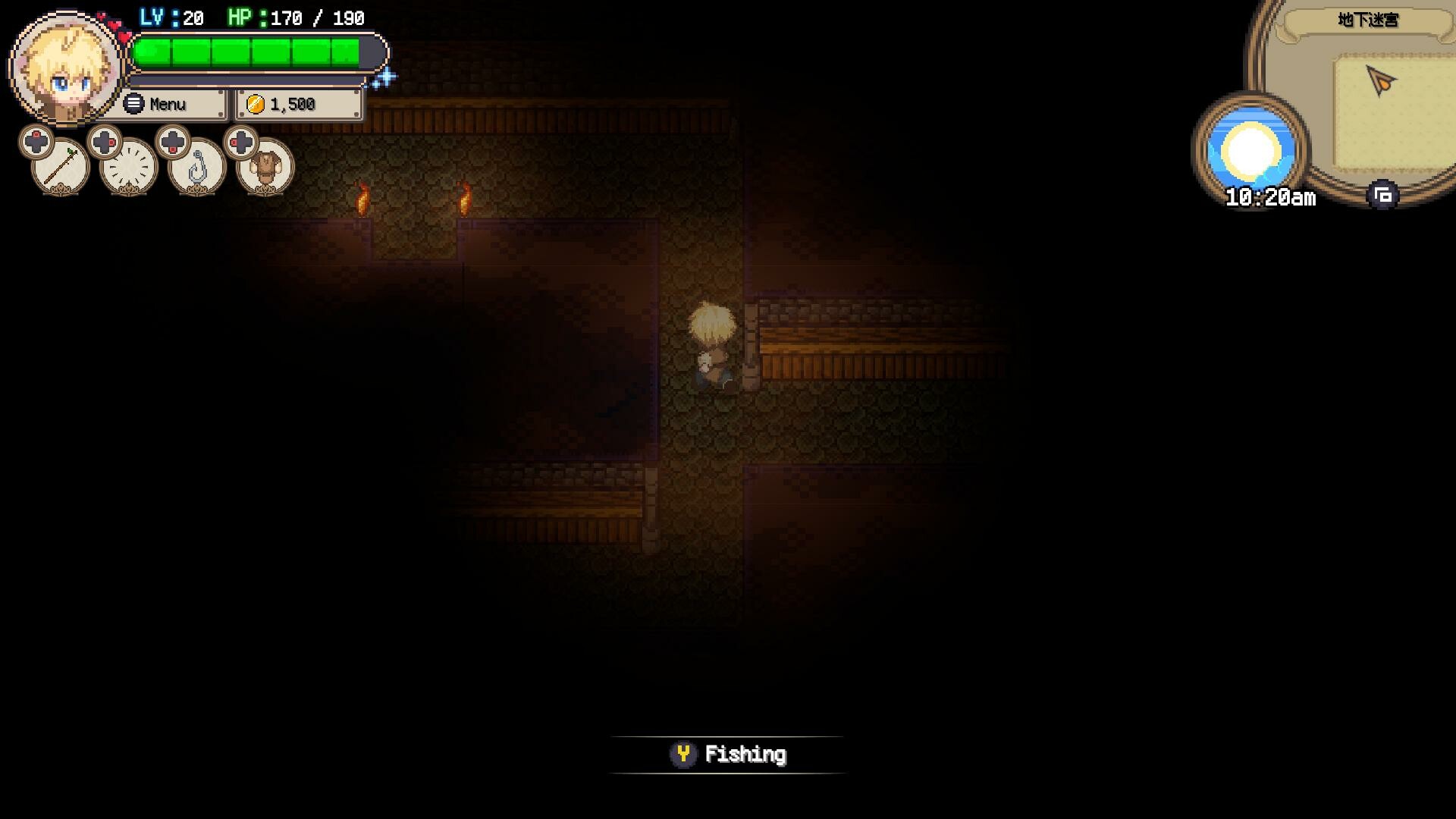The height and width of the screenshot is (819, 1456).
Task: Click the hamburger icon on Menu button
Action: (x=133, y=103)
